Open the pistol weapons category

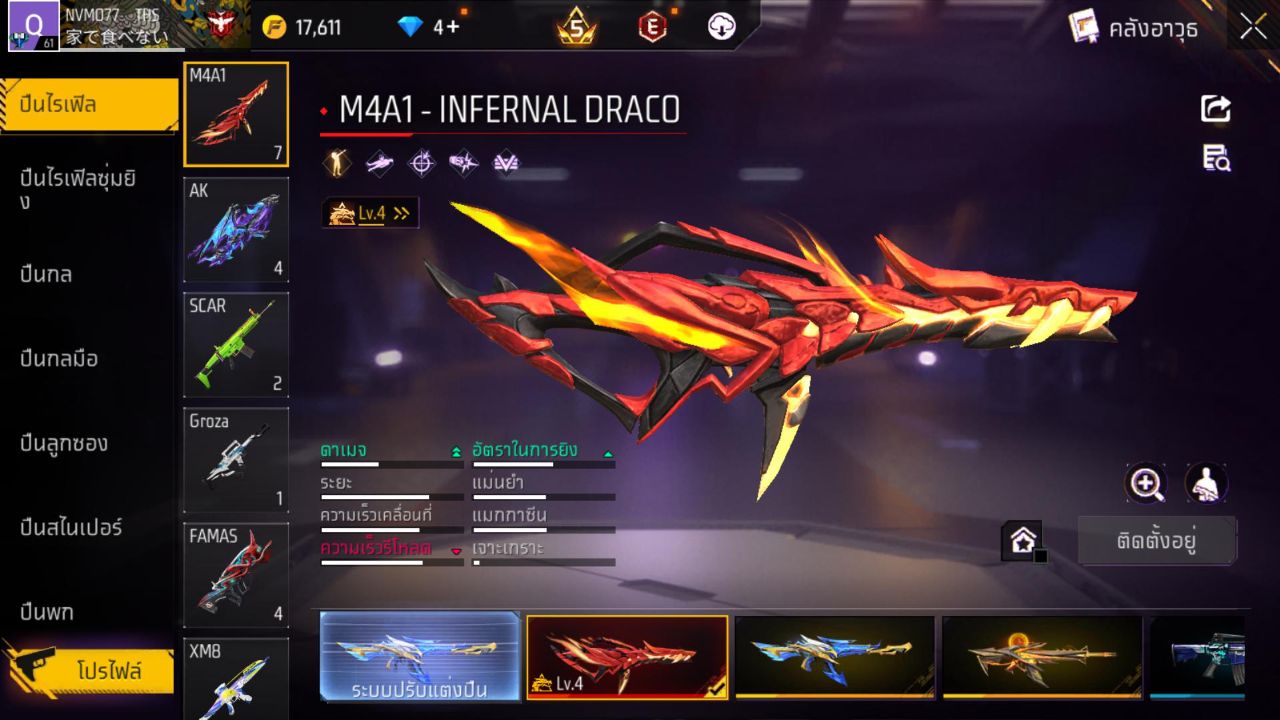click(48, 611)
